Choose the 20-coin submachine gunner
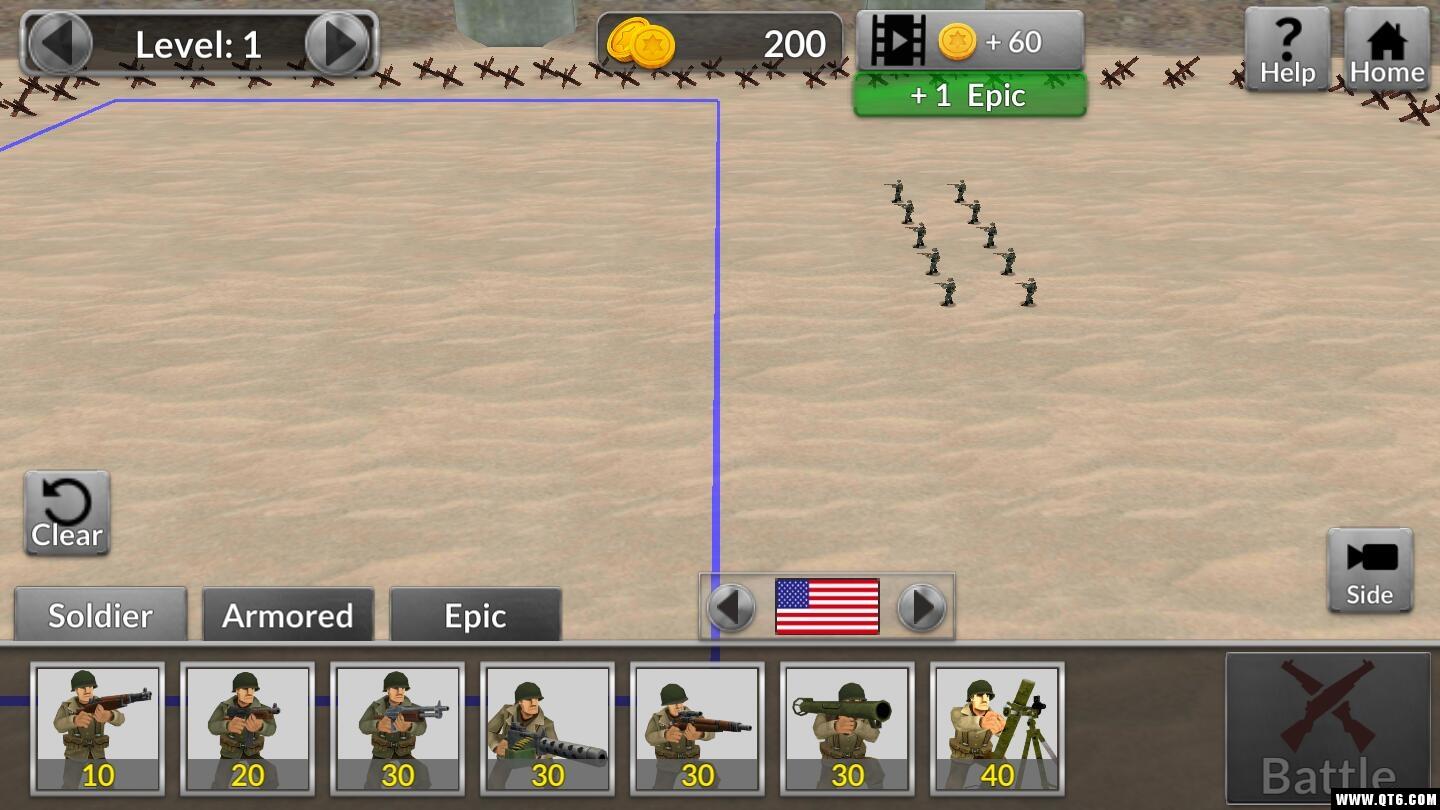The height and width of the screenshot is (810, 1440). [x=247, y=728]
